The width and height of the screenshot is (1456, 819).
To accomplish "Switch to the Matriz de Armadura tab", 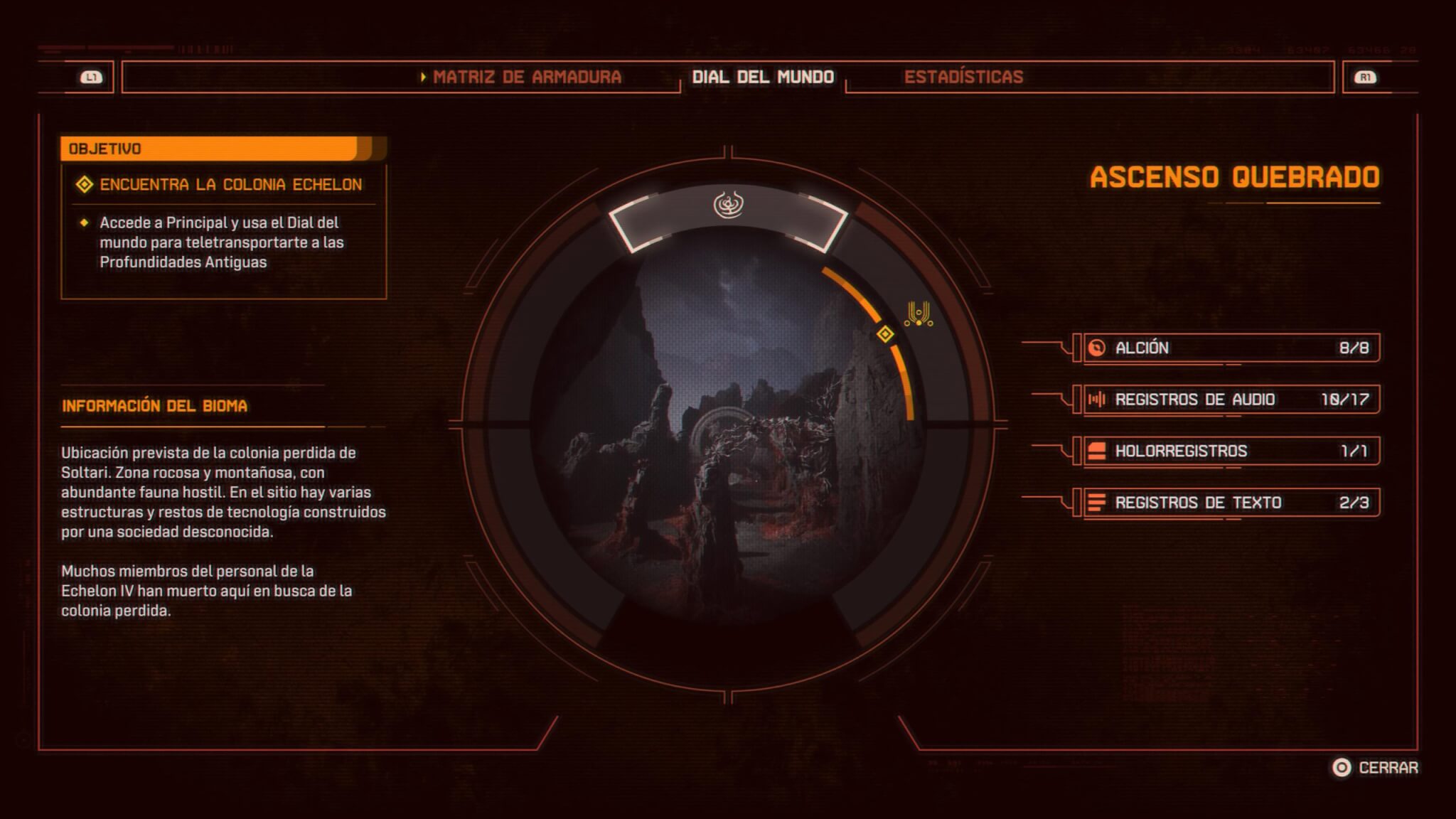I will (x=526, y=77).
